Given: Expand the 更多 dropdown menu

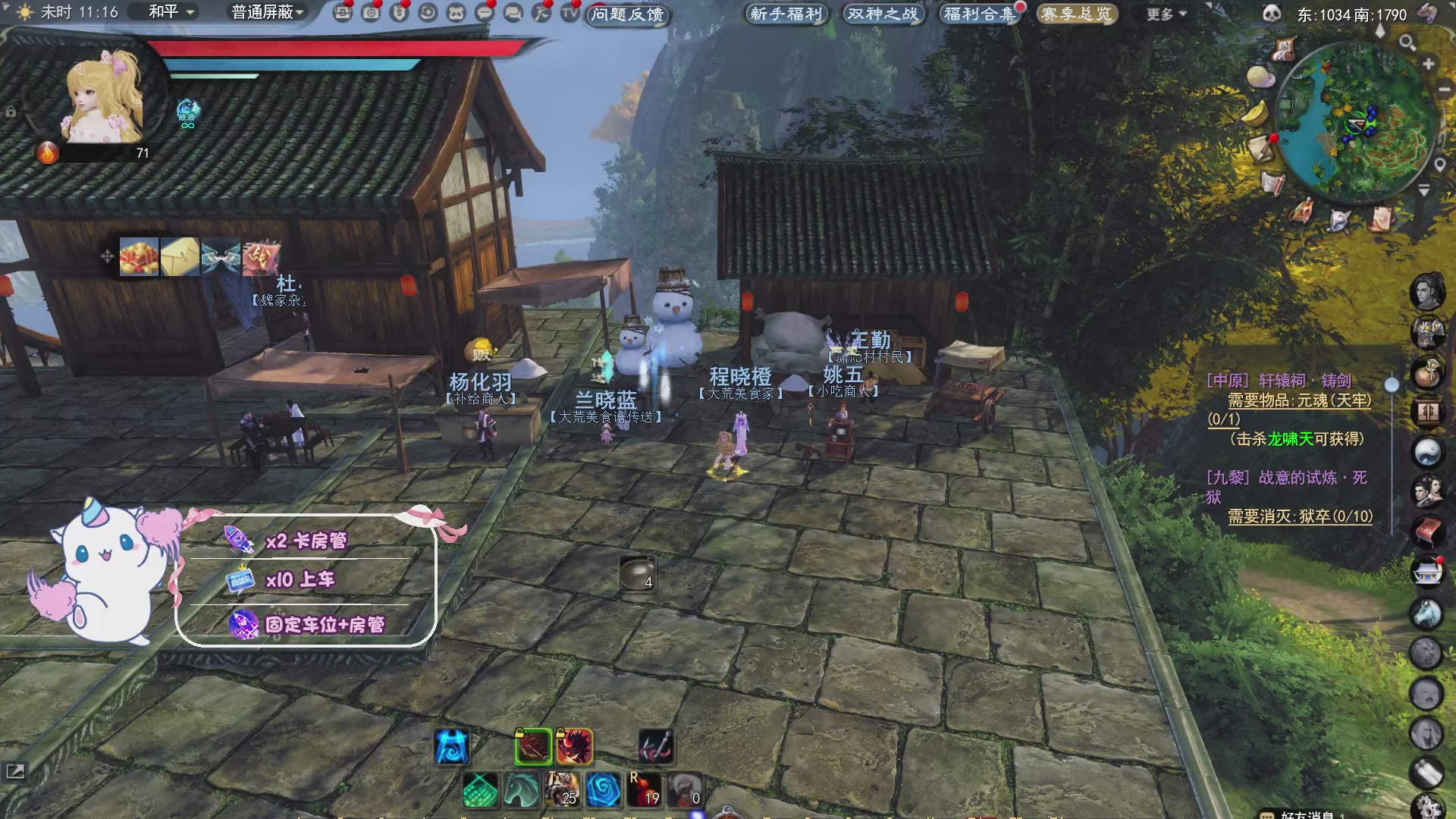Looking at the screenshot, I should coord(1163,14).
